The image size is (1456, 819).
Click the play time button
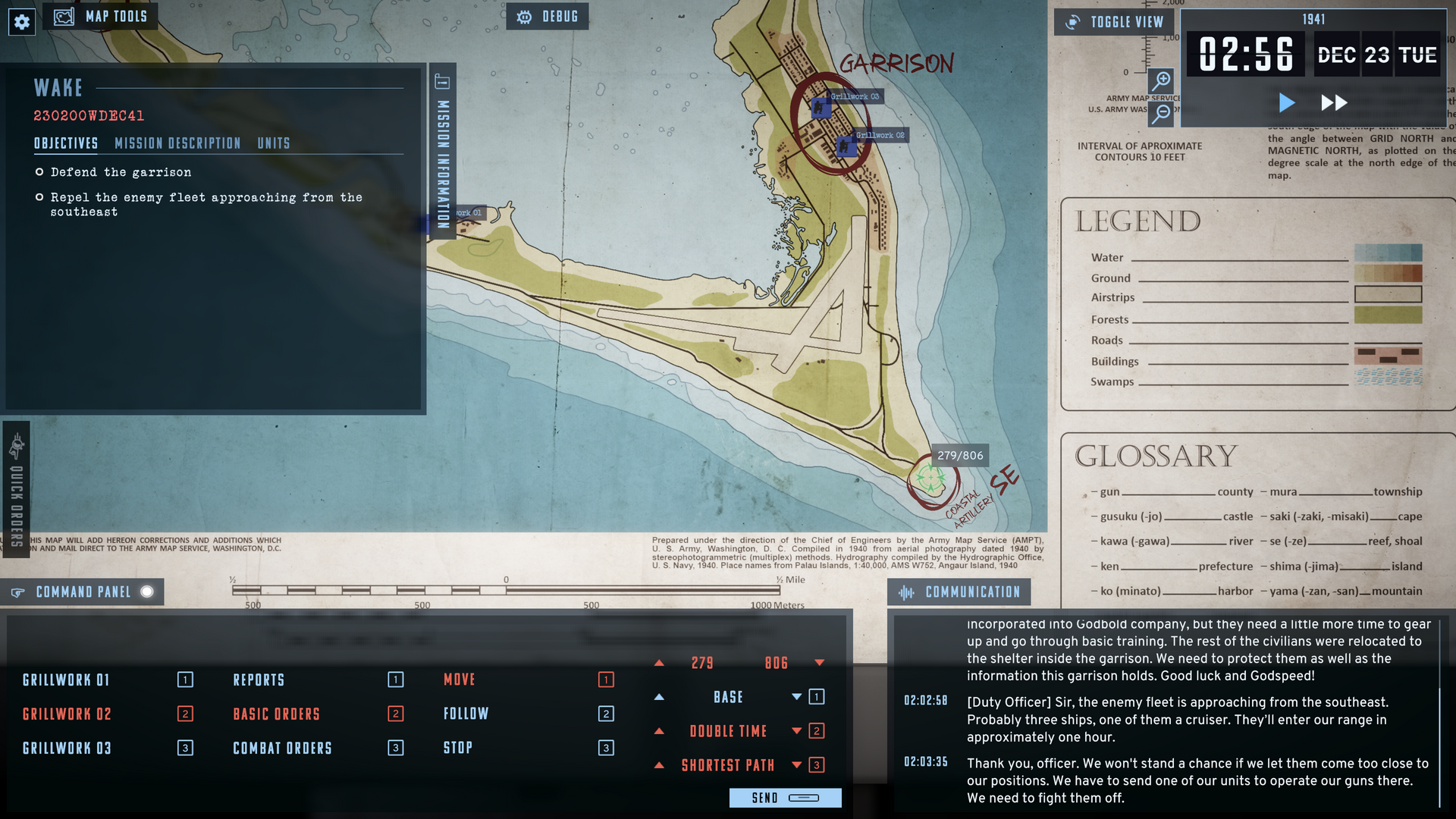1286,102
